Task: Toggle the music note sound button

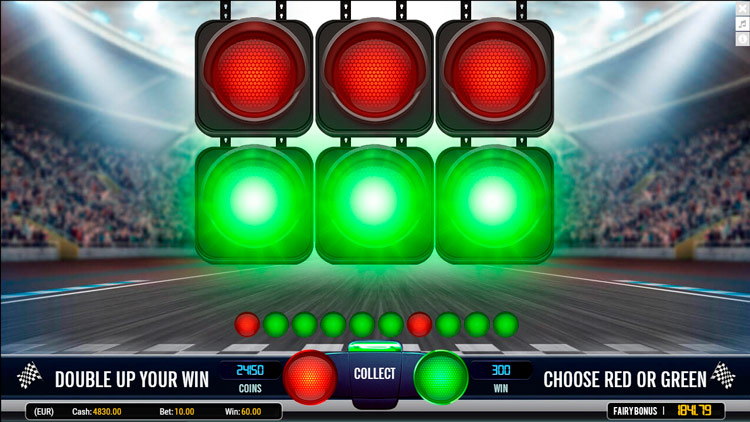Action: coord(742,24)
